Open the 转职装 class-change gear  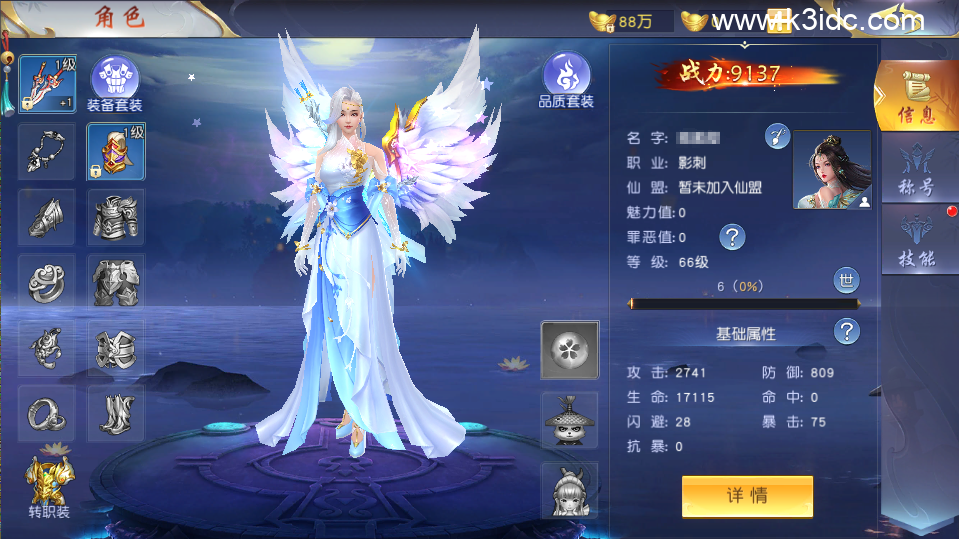click(48, 487)
